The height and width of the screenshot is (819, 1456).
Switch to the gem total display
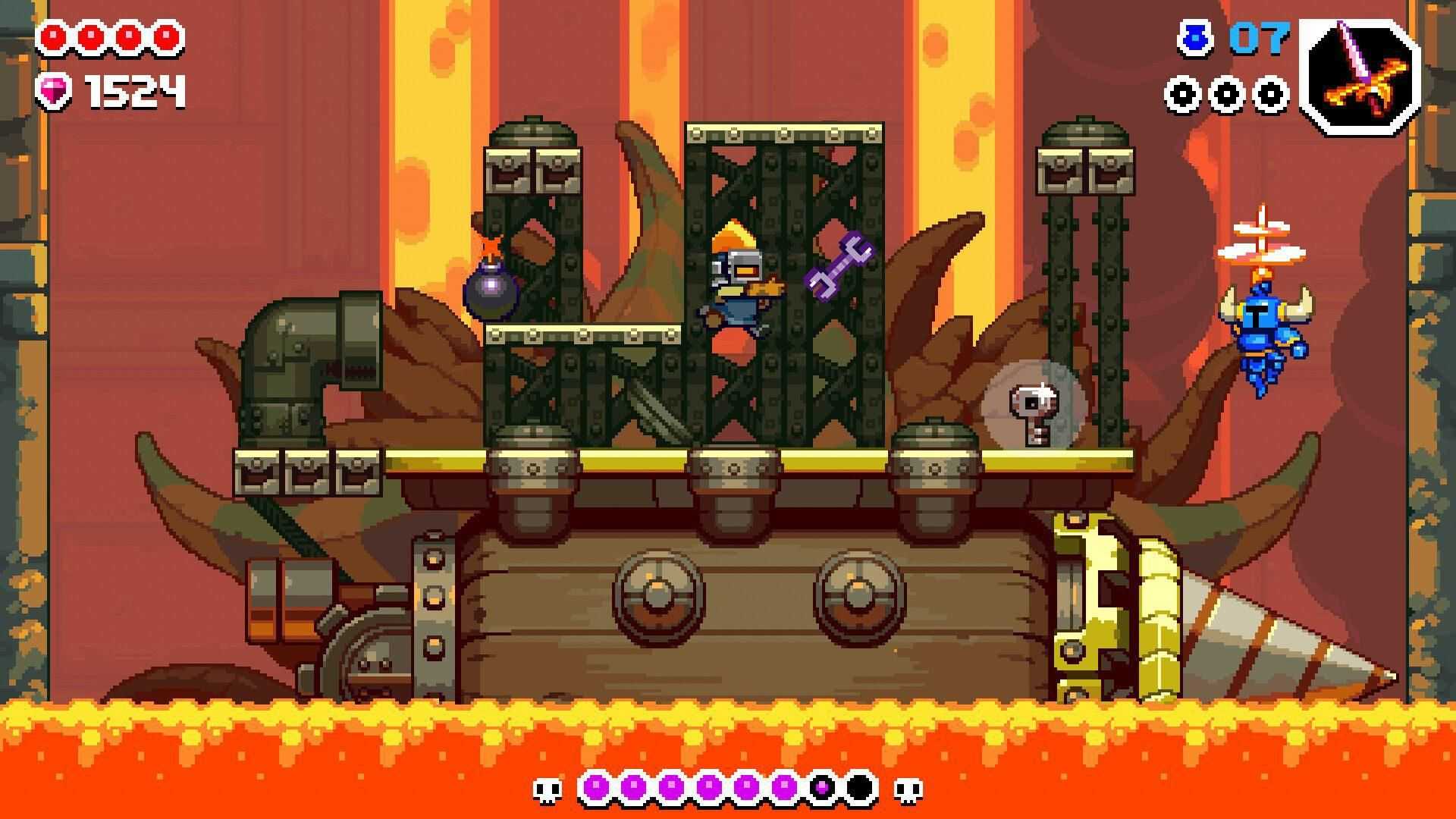(x=133, y=91)
